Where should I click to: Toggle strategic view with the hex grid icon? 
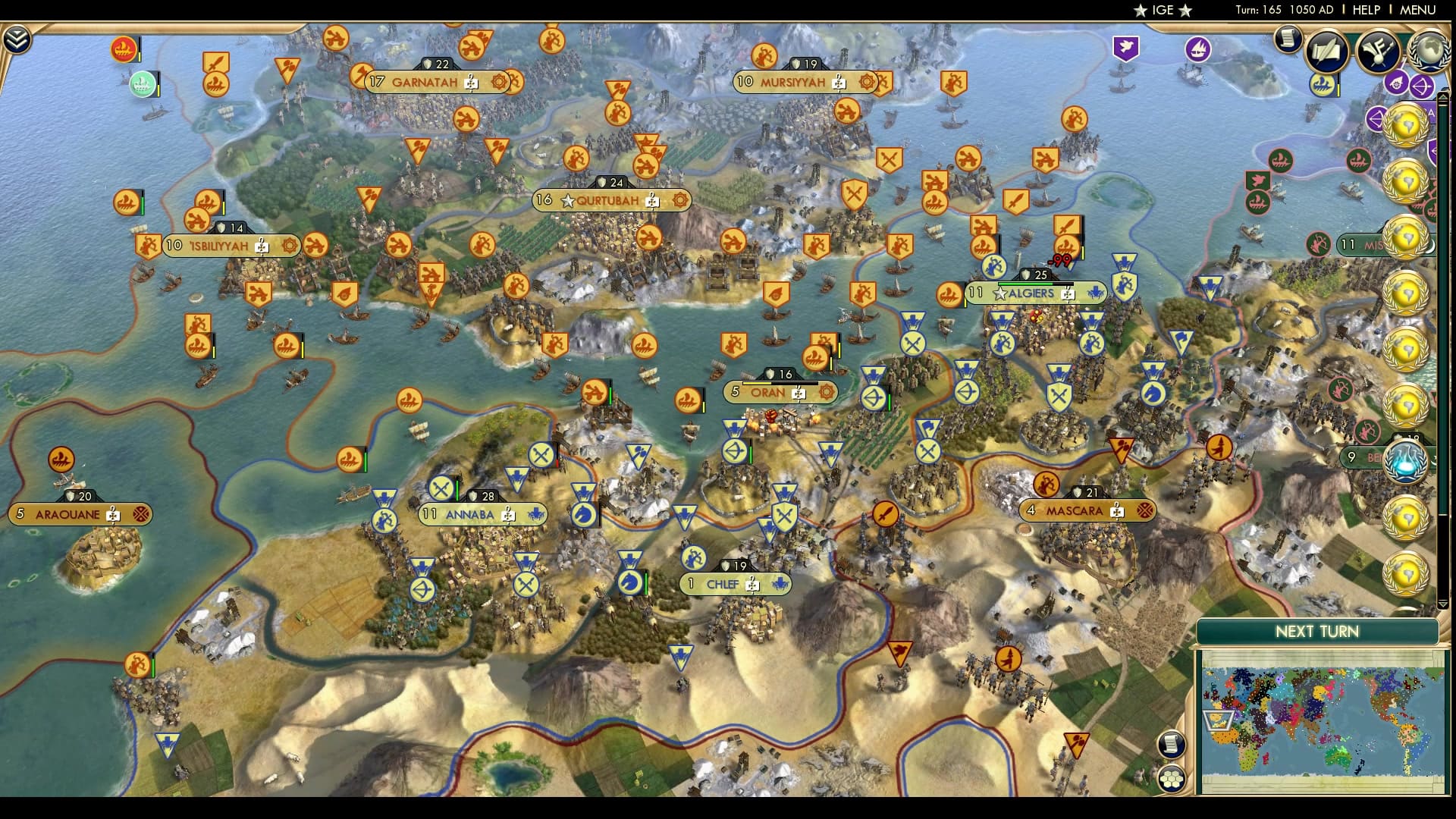pyautogui.click(x=1172, y=778)
